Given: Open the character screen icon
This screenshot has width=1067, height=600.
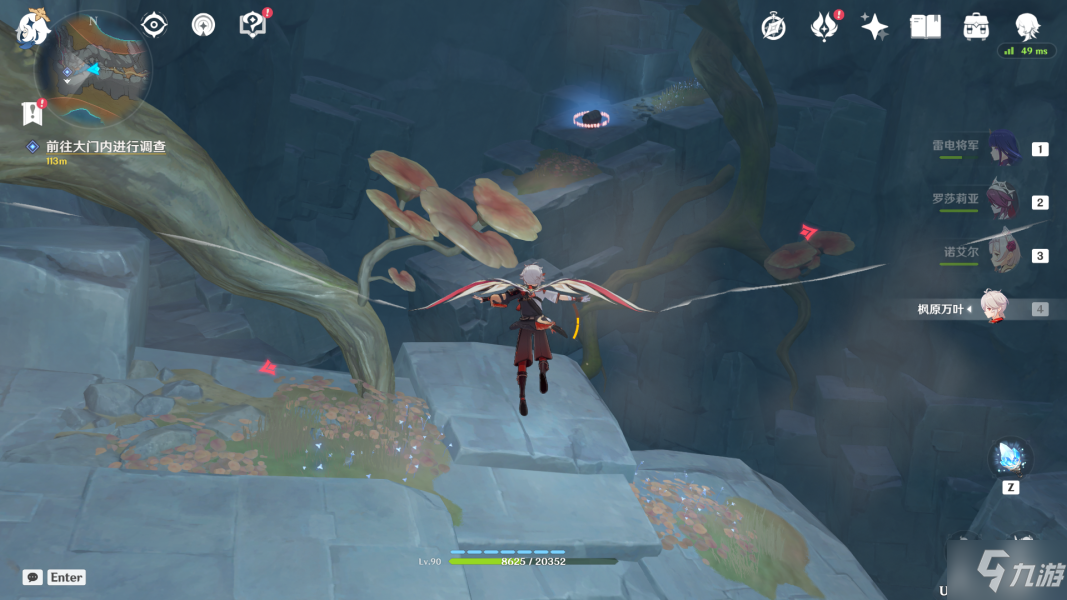Looking at the screenshot, I should tap(1027, 27).
